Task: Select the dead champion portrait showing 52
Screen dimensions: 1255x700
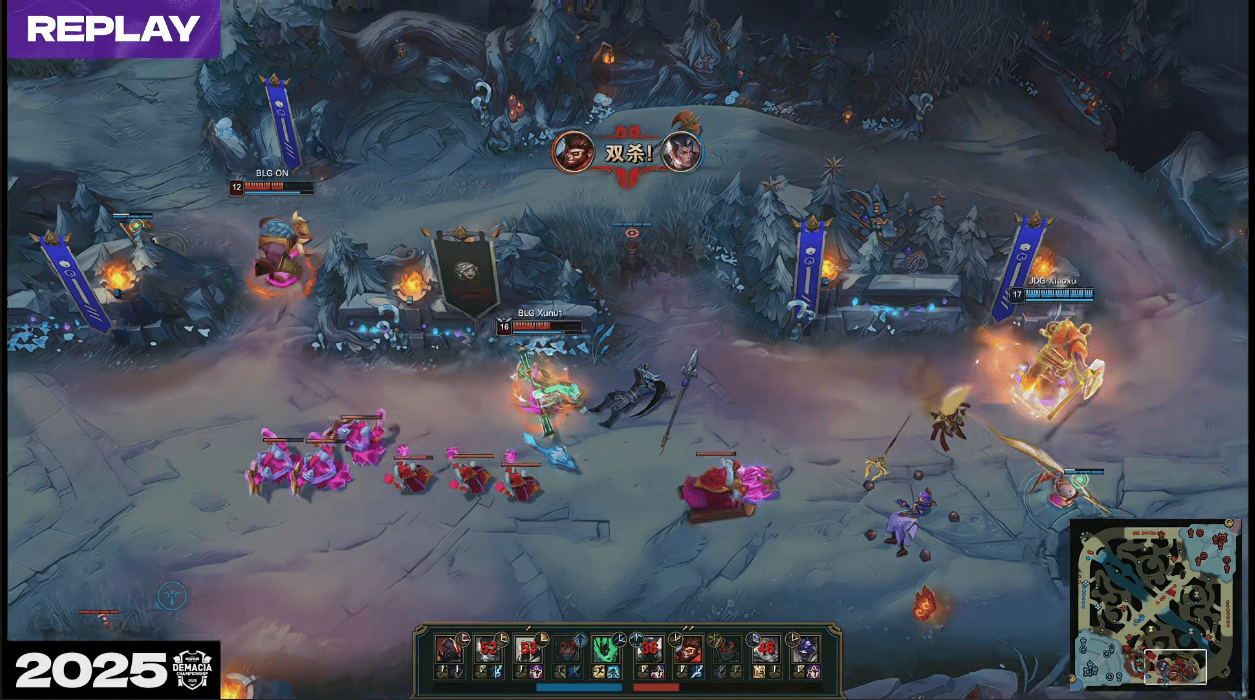Action: point(489,648)
